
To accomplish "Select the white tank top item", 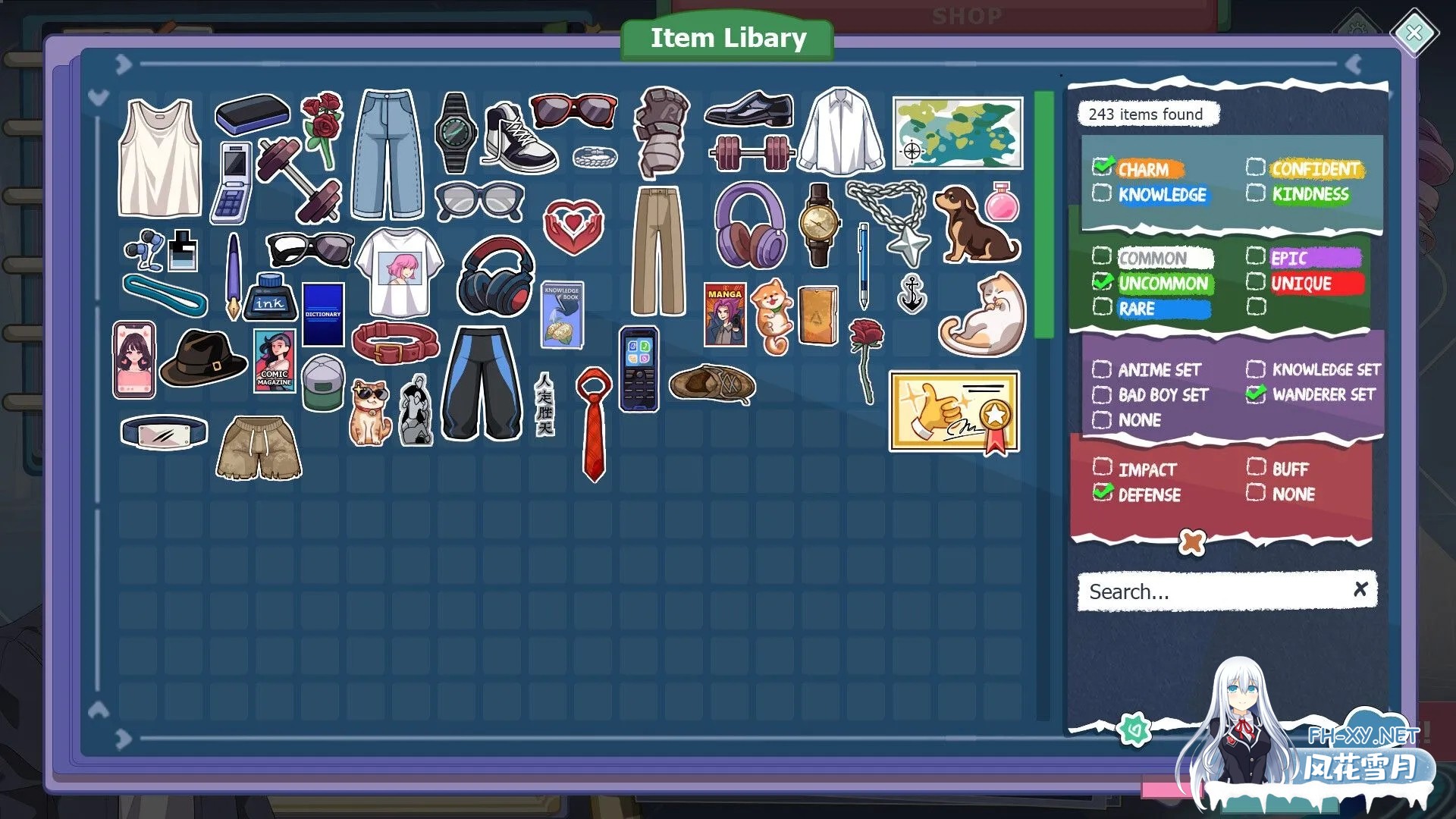I will click(161, 159).
